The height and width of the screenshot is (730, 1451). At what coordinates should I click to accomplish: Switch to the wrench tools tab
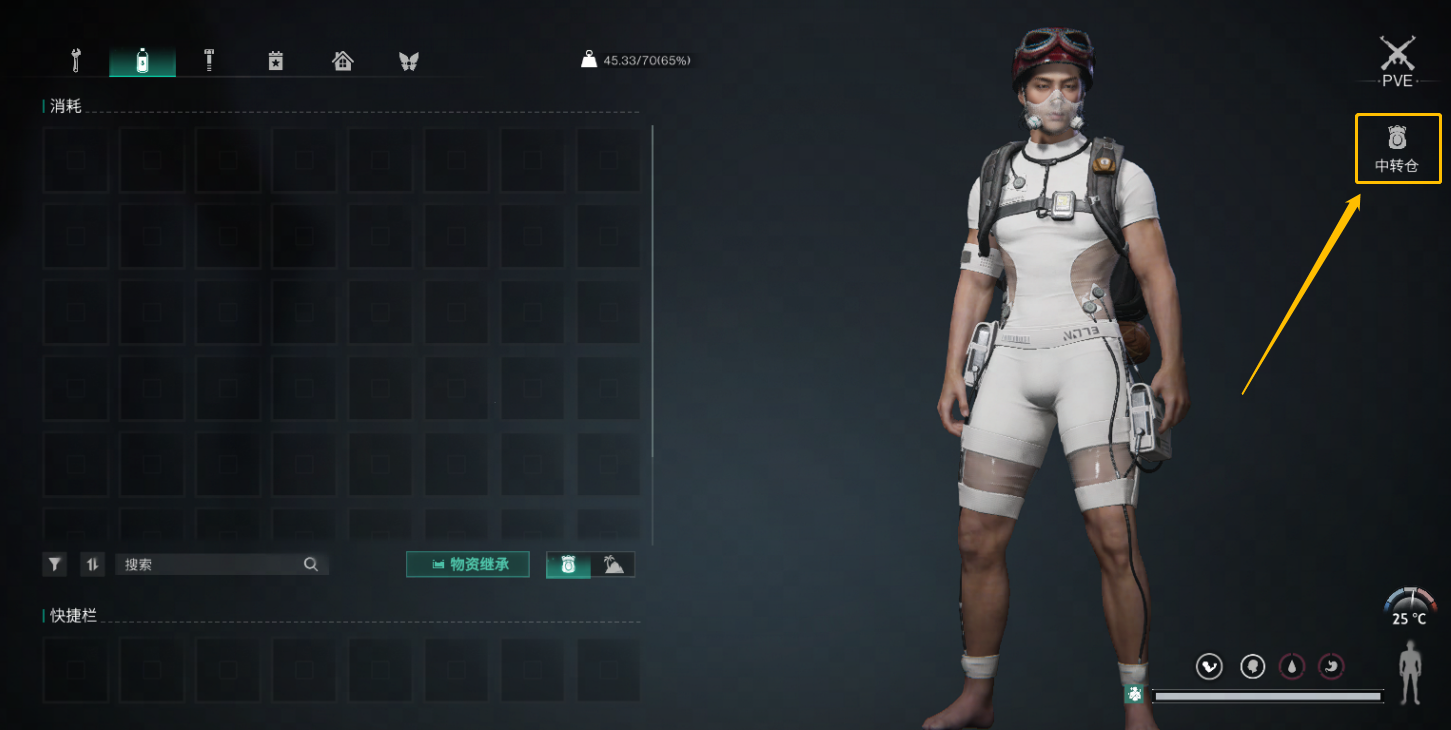tap(75, 61)
